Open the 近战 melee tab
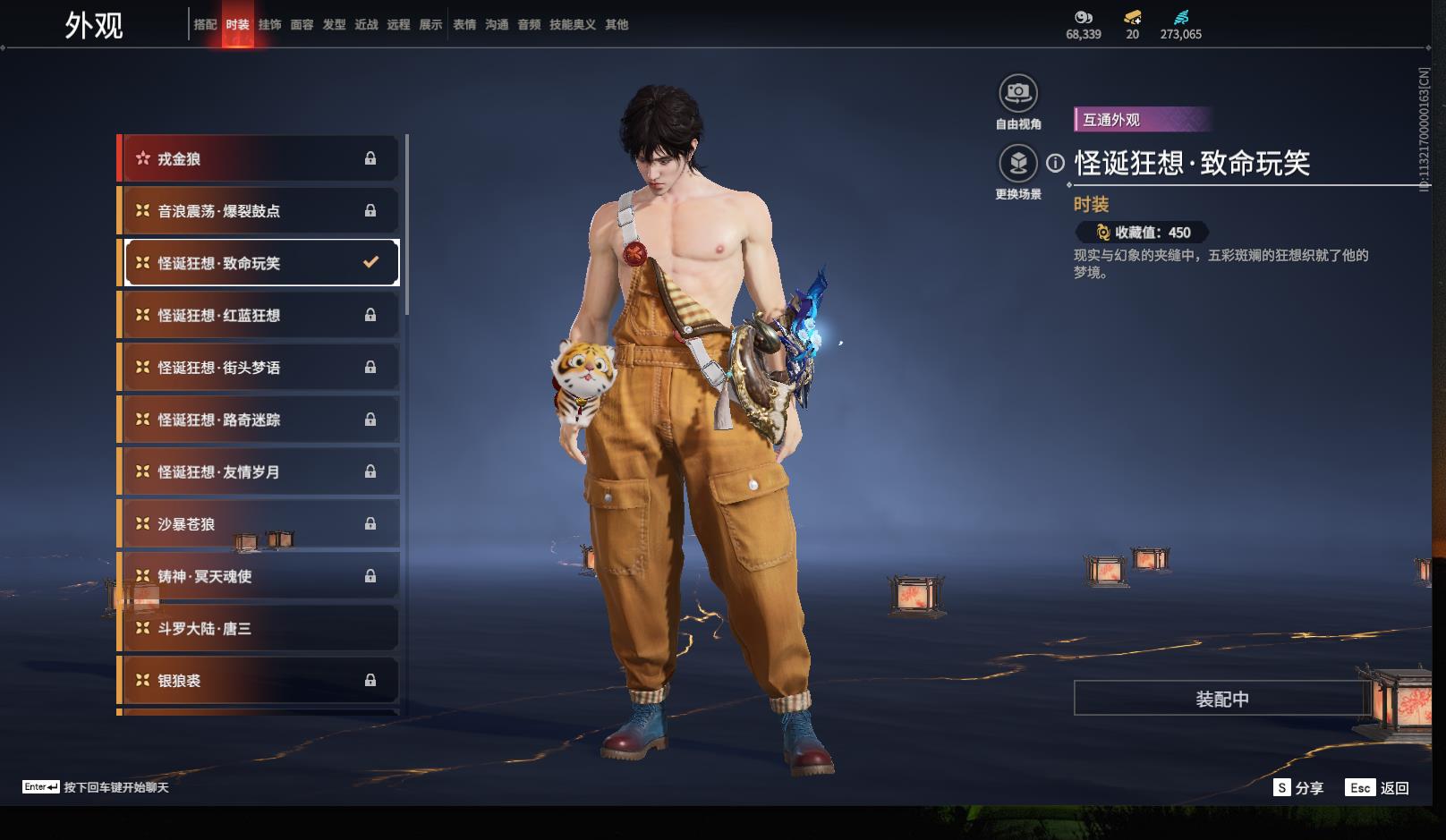The width and height of the screenshot is (1446, 840). coord(366,25)
